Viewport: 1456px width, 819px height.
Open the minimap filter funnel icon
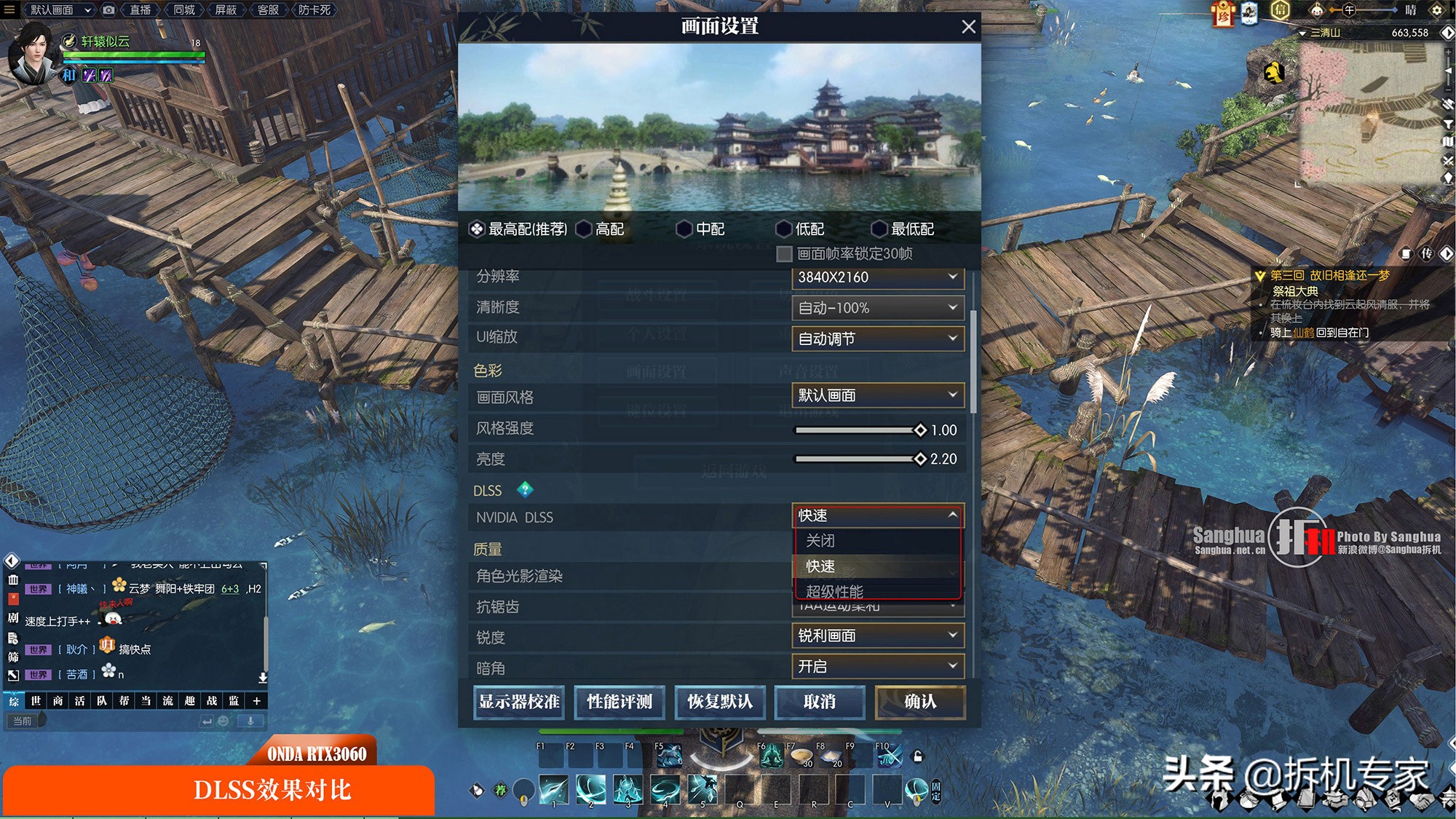1448,124
